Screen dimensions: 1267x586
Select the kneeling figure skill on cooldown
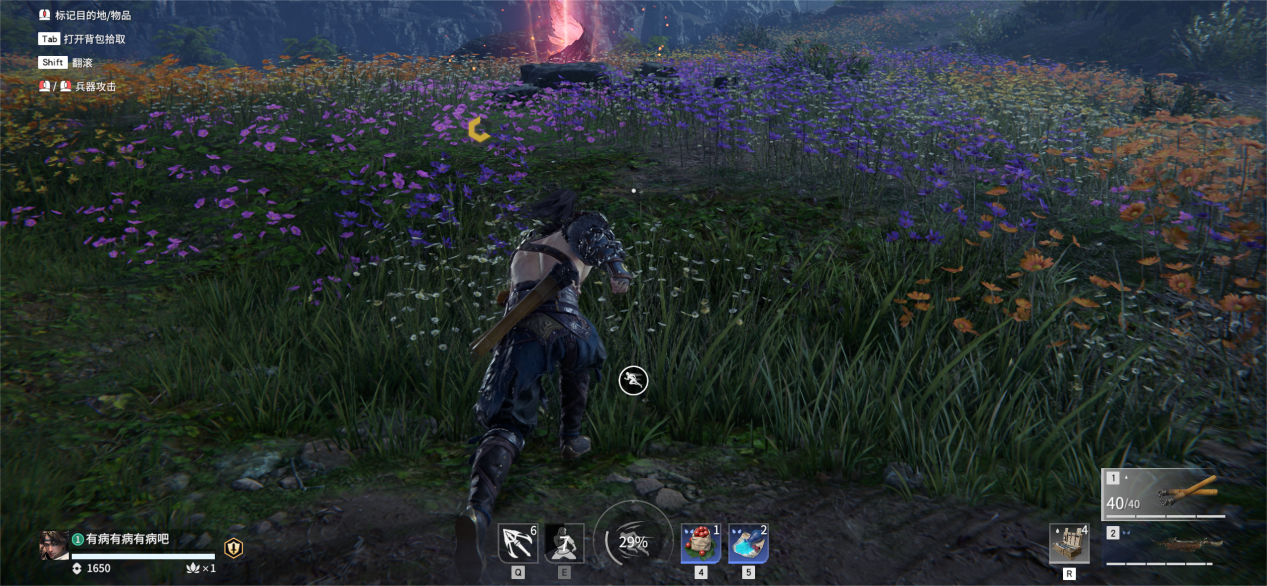point(564,543)
